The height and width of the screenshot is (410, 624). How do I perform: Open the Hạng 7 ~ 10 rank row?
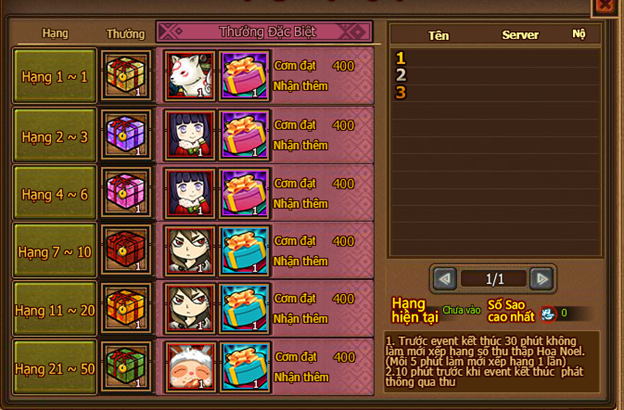53,251
